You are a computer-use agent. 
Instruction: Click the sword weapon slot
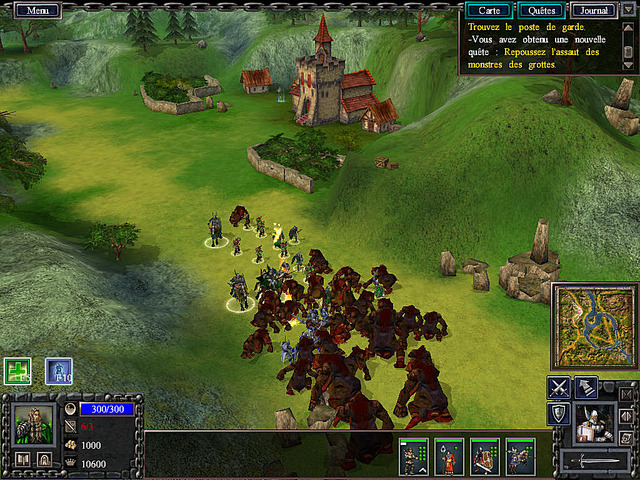[x=596, y=461]
